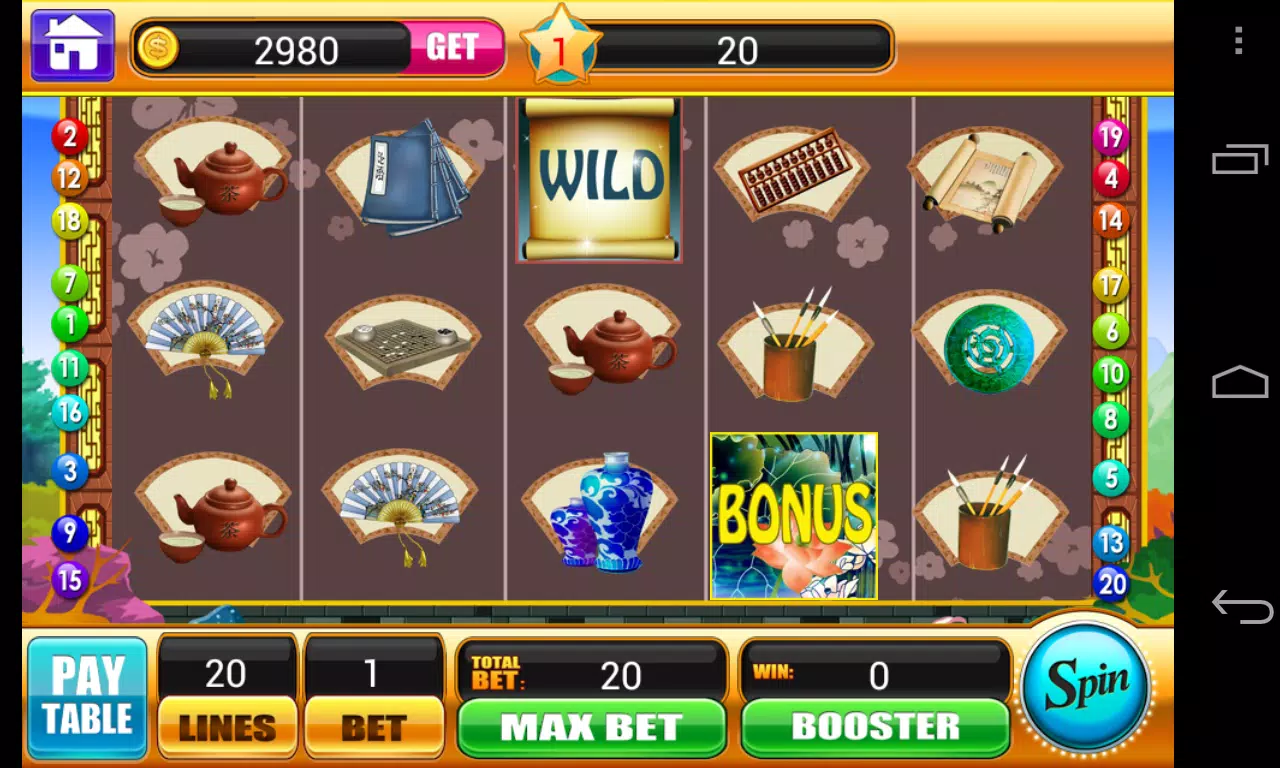Select the Max Bet button
1280x768 pixels.
click(591, 727)
